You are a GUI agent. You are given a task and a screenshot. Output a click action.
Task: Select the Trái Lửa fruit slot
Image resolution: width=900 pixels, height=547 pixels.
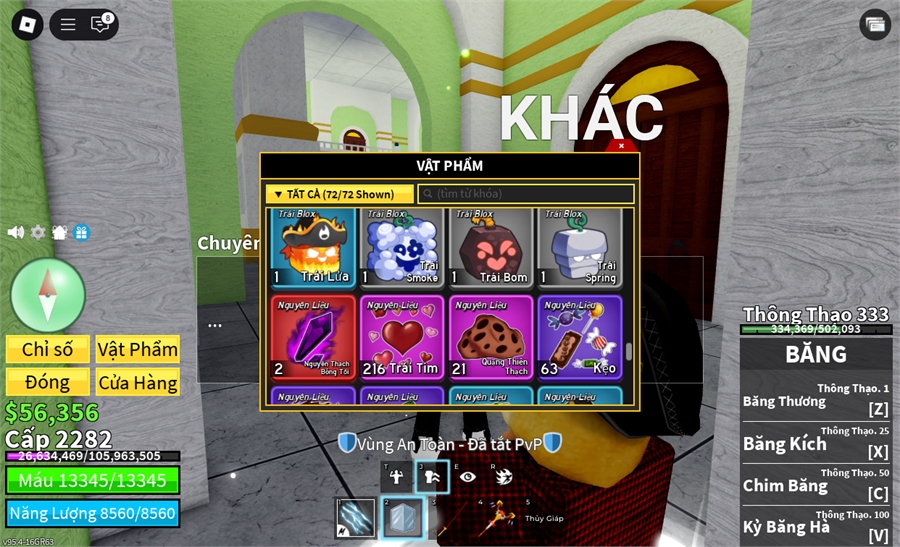313,247
